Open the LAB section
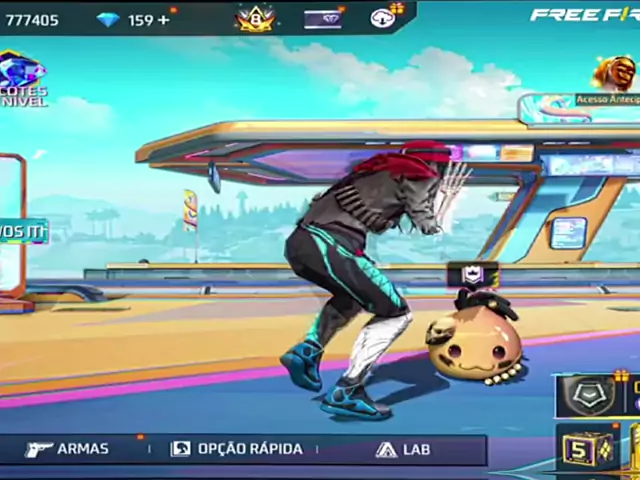 coord(403,449)
